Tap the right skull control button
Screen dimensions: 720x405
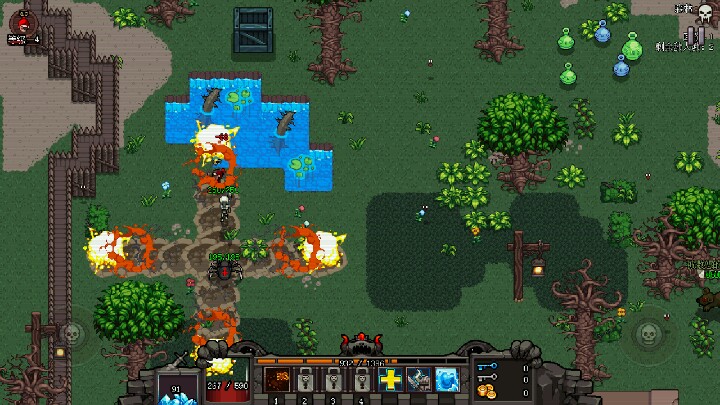pyautogui.click(x=646, y=332)
